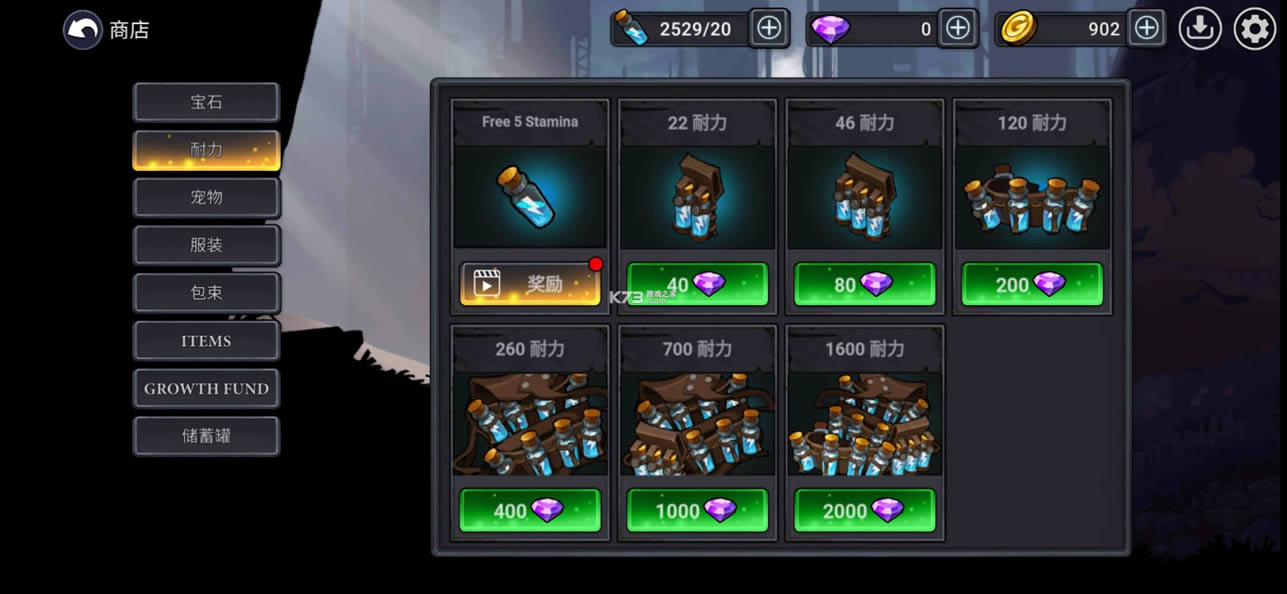Select the 耐力 stamina category

pos(206,150)
